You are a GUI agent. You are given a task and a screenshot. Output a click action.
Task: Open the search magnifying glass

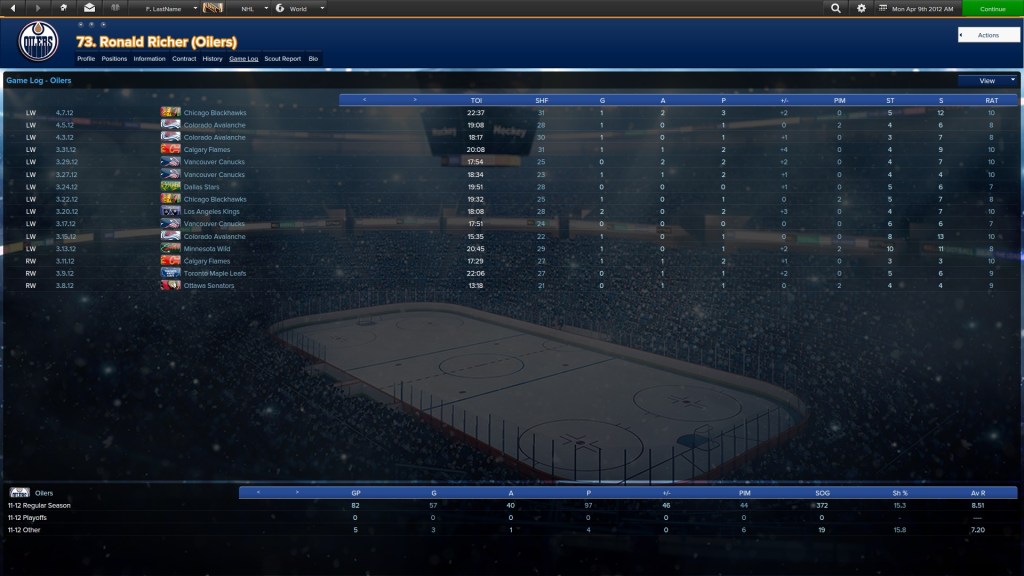(836, 8)
